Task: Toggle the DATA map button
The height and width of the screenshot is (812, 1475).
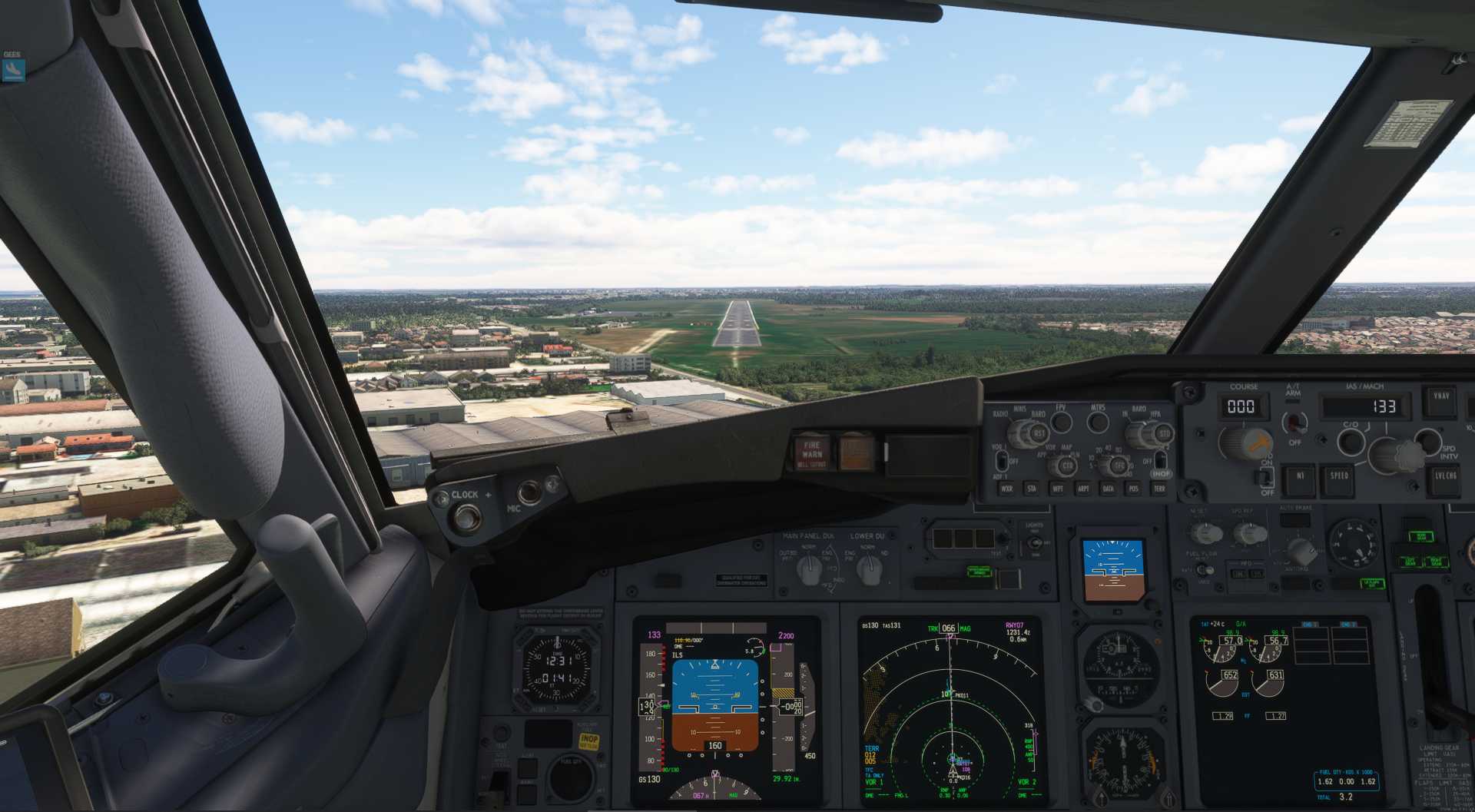Action: (1108, 489)
